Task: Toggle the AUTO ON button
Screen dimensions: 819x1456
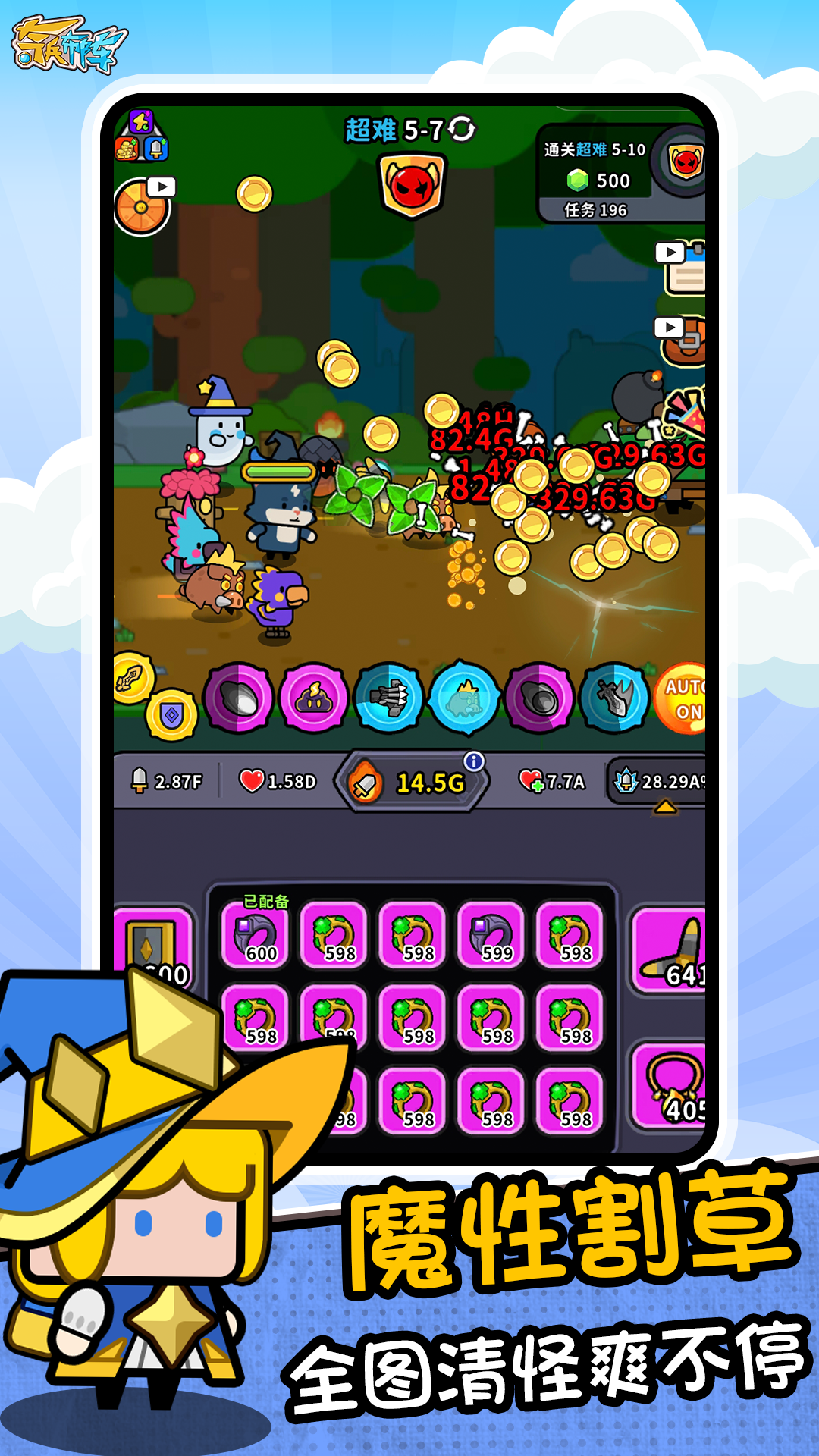Action: (683, 698)
